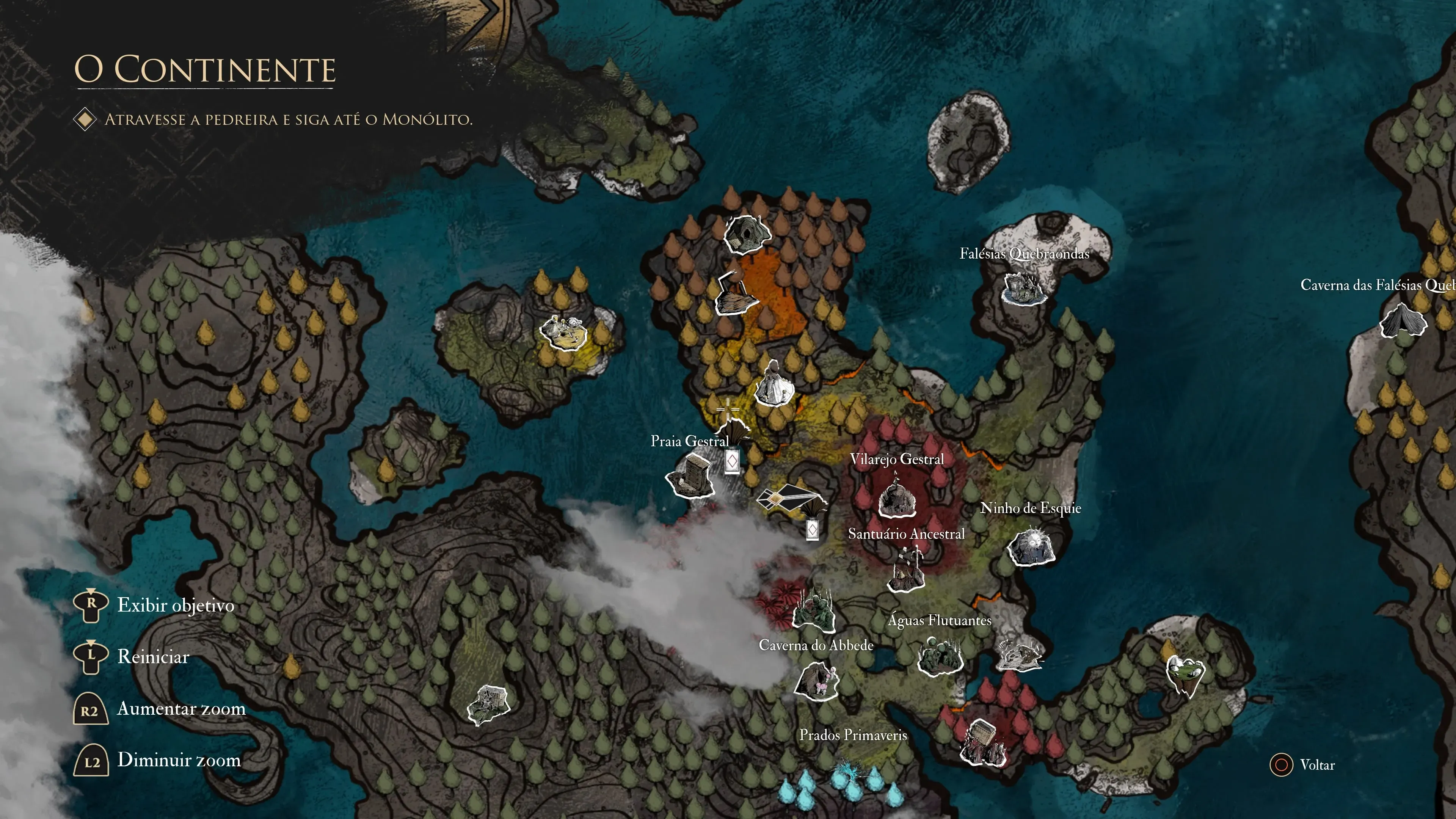Select the Monólito objective tracker text
1456x819 pixels.
coord(288,120)
